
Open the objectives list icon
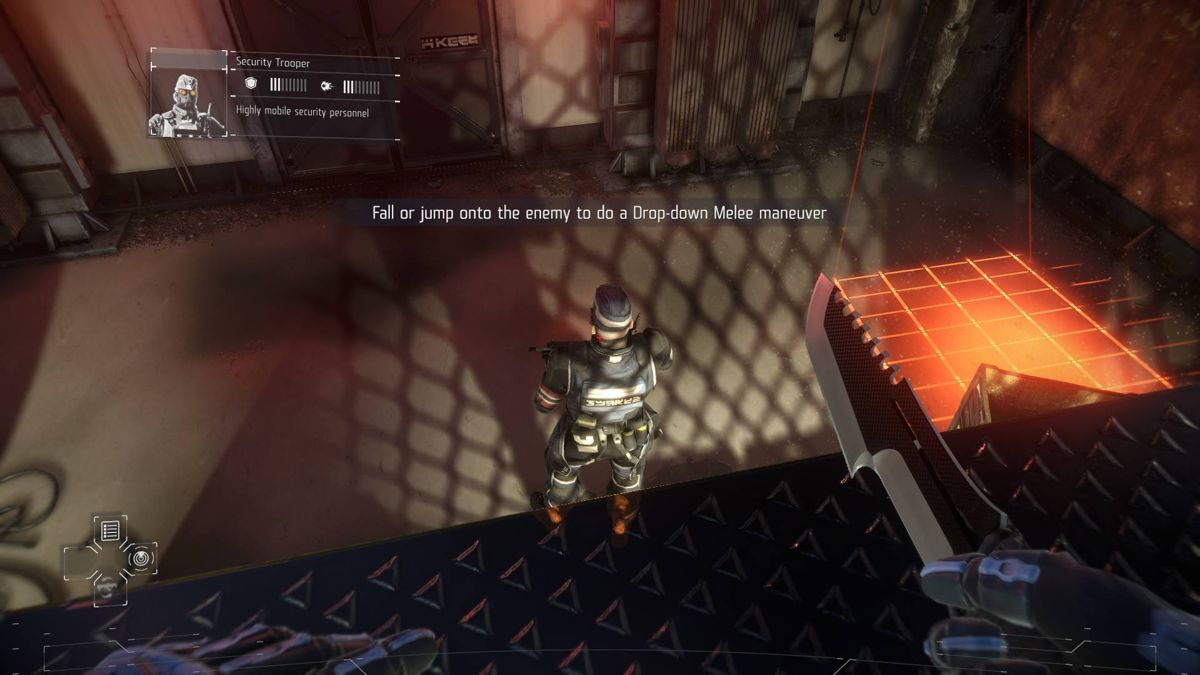click(x=110, y=531)
